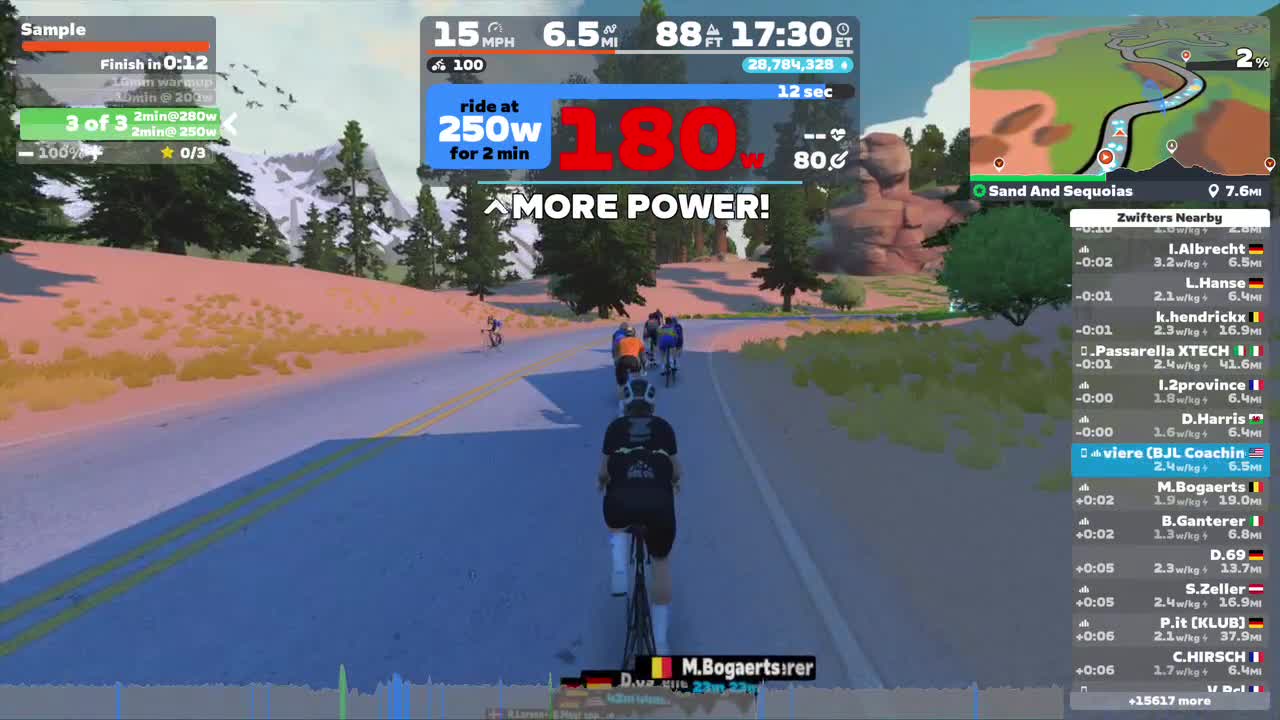The height and width of the screenshot is (720, 1280).
Task: Choose C.HIRSCH from Zwifters Nearby
Action: point(1169,664)
